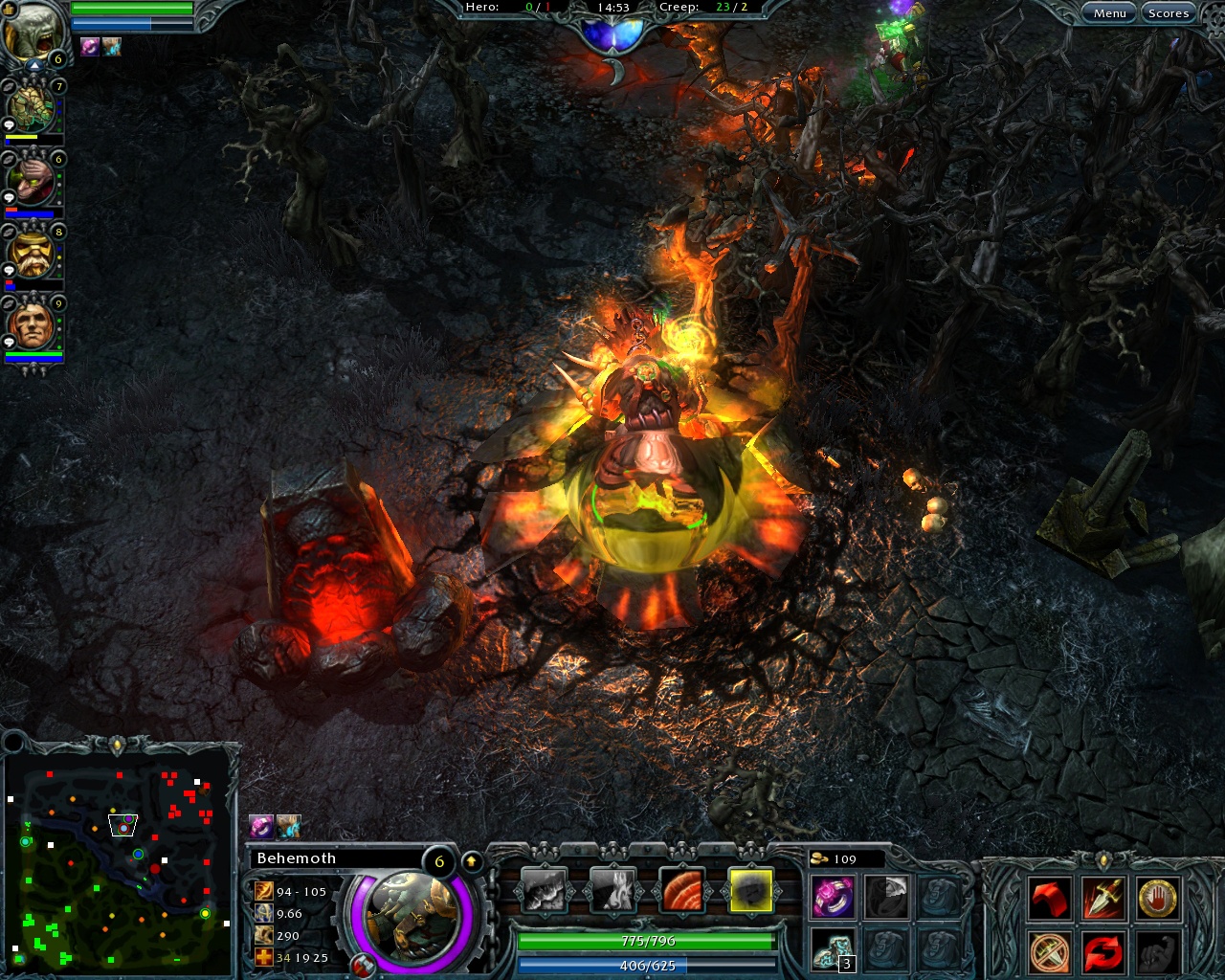1225x980 pixels.
Task: Activate Hold Position (hand medallion icon)
Action: 1159,897
